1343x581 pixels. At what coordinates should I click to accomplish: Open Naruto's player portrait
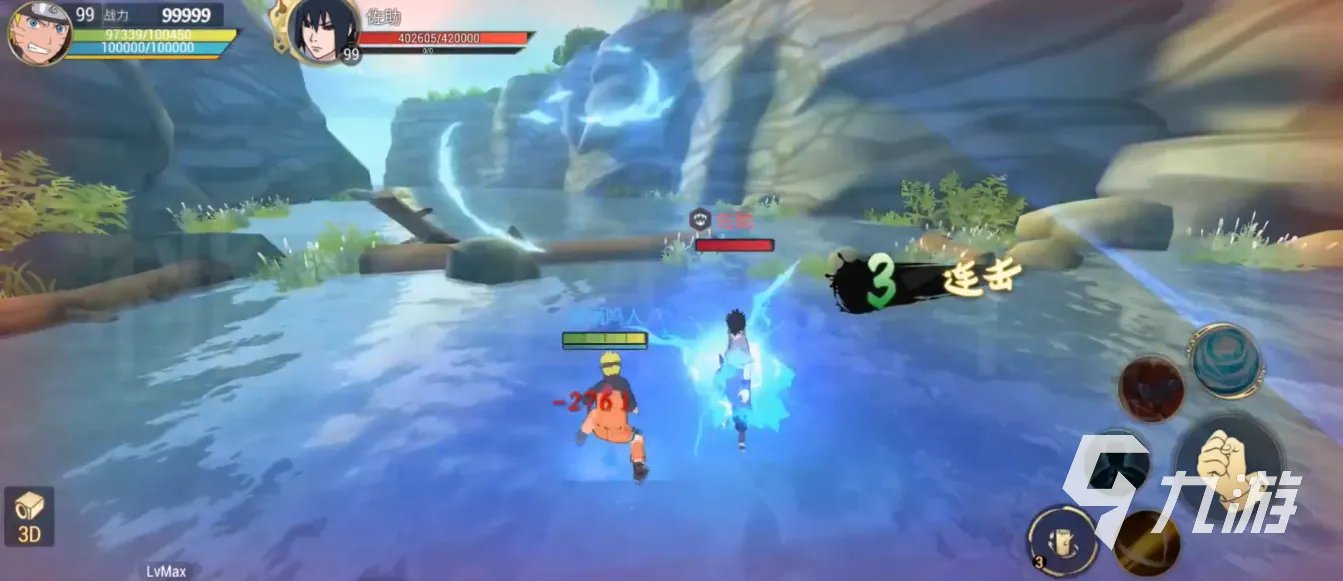(x=38, y=32)
